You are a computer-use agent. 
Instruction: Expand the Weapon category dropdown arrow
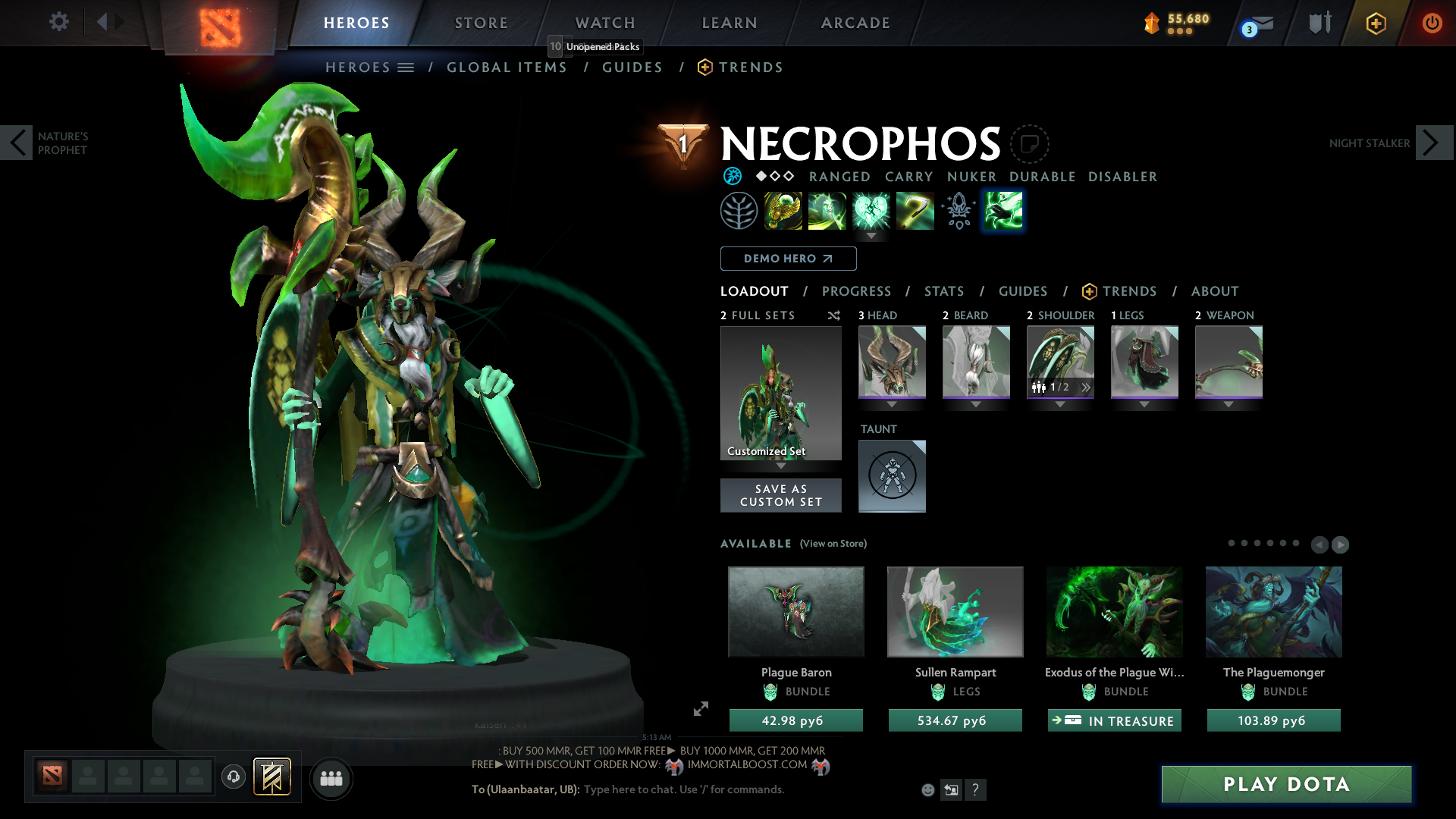pos(1228,404)
